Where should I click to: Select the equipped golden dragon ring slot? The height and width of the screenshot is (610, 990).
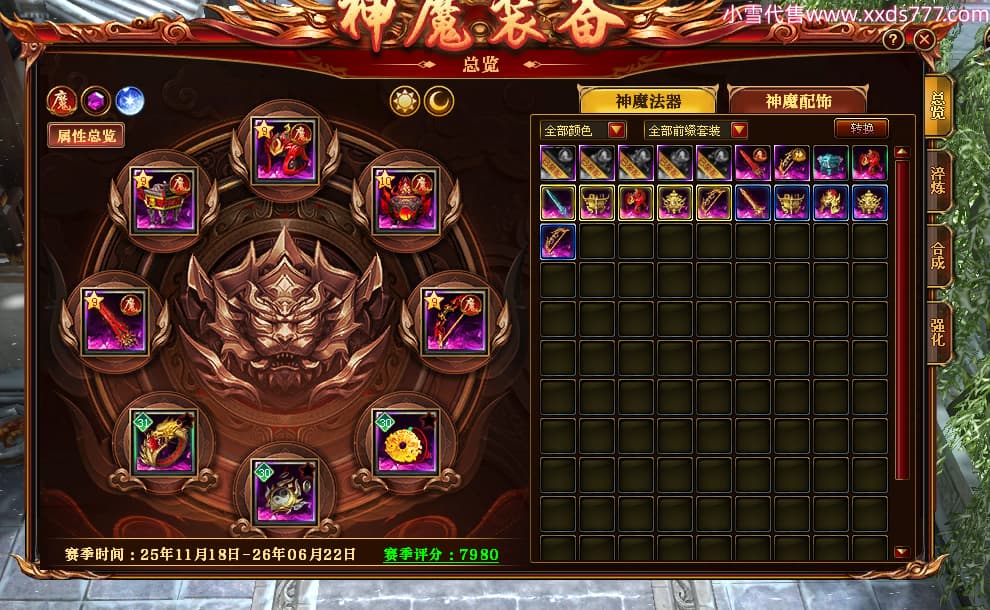(x=164, y=442)
